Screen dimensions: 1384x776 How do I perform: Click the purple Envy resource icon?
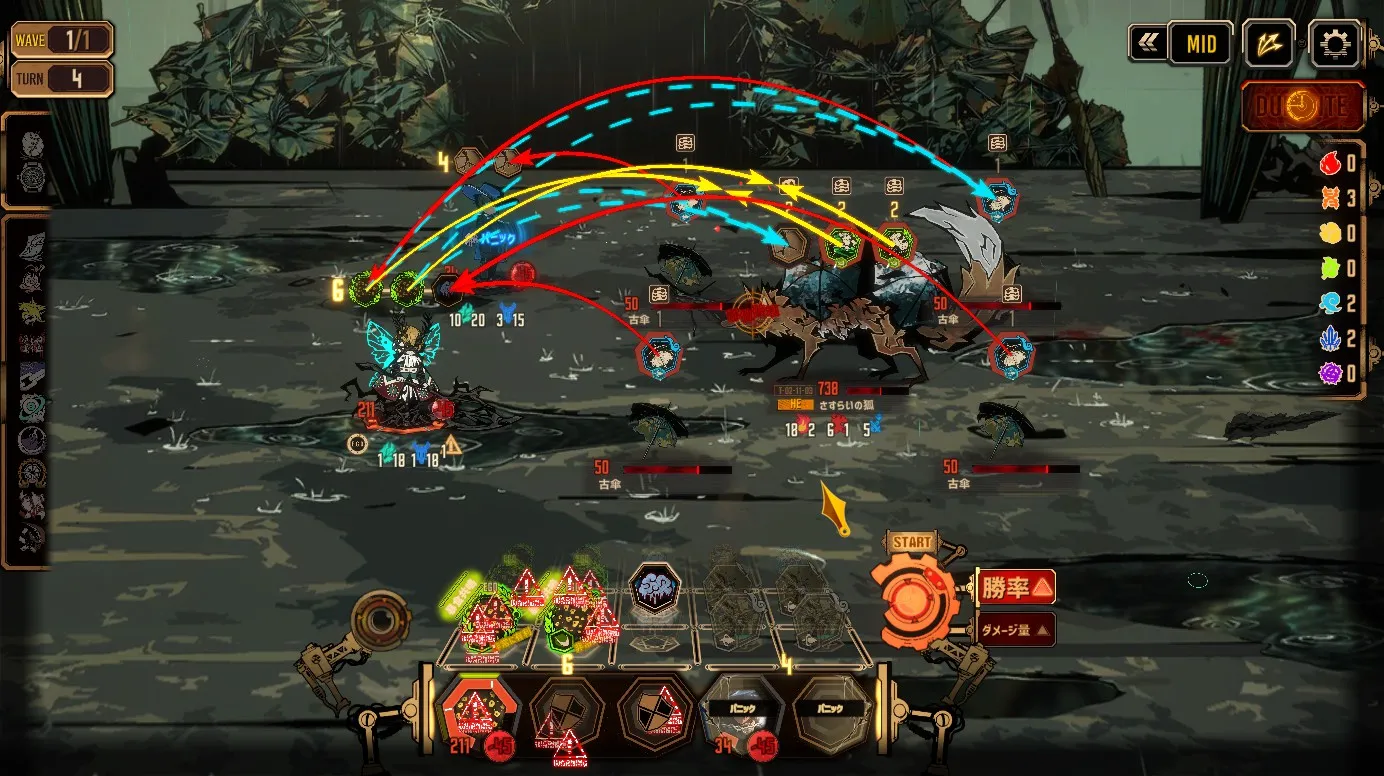pyautogui.click(x=1330, y=374)
